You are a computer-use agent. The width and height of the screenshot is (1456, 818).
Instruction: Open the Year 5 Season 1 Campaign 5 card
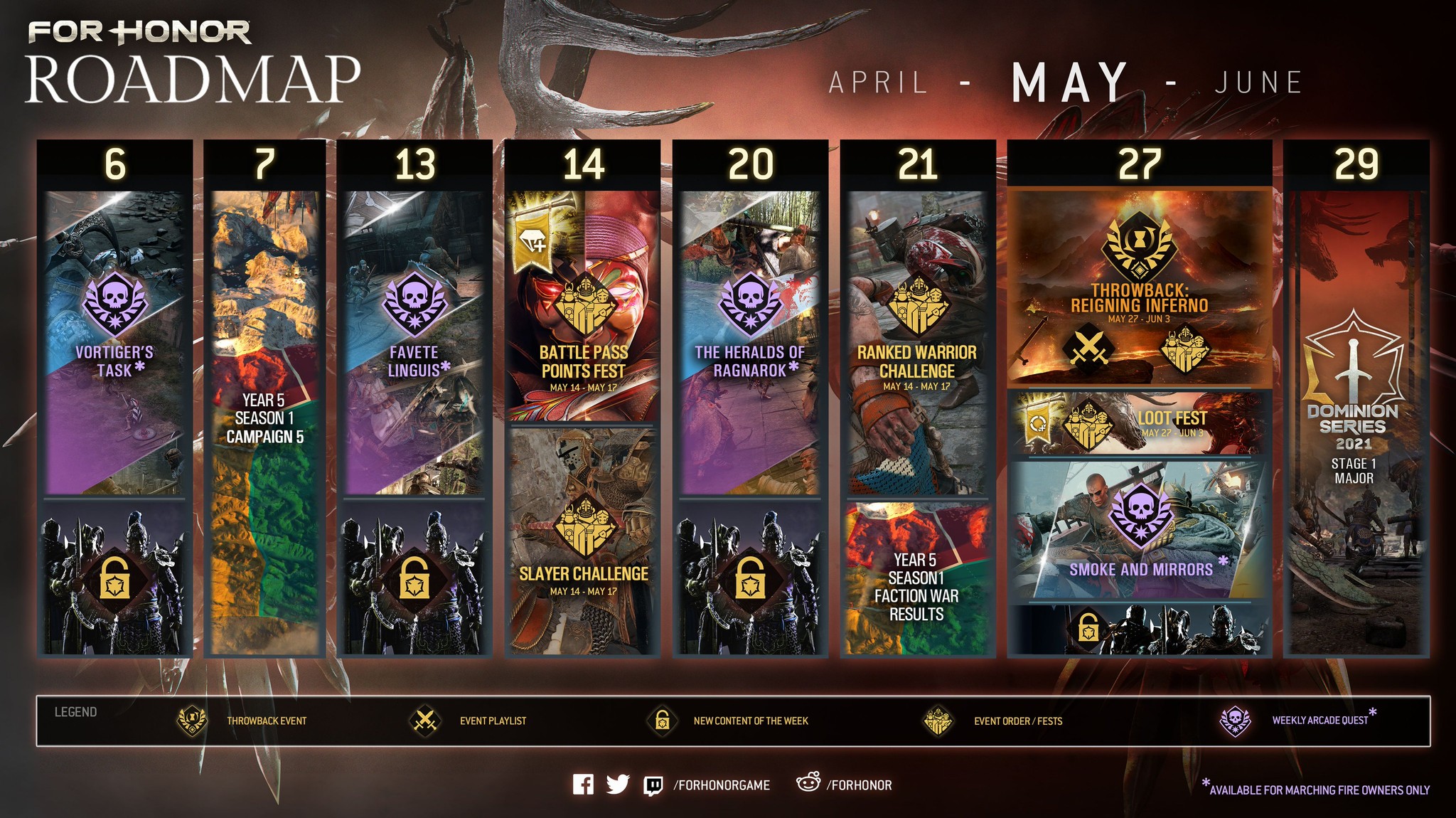point(264,420)
